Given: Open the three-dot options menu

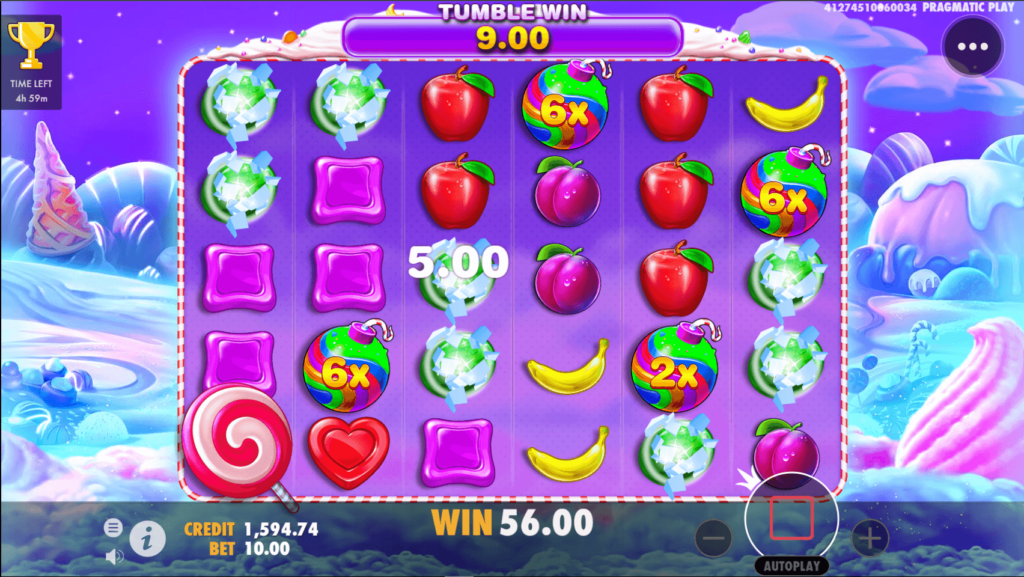Looking at the screenshot, I should click(971, 47).
